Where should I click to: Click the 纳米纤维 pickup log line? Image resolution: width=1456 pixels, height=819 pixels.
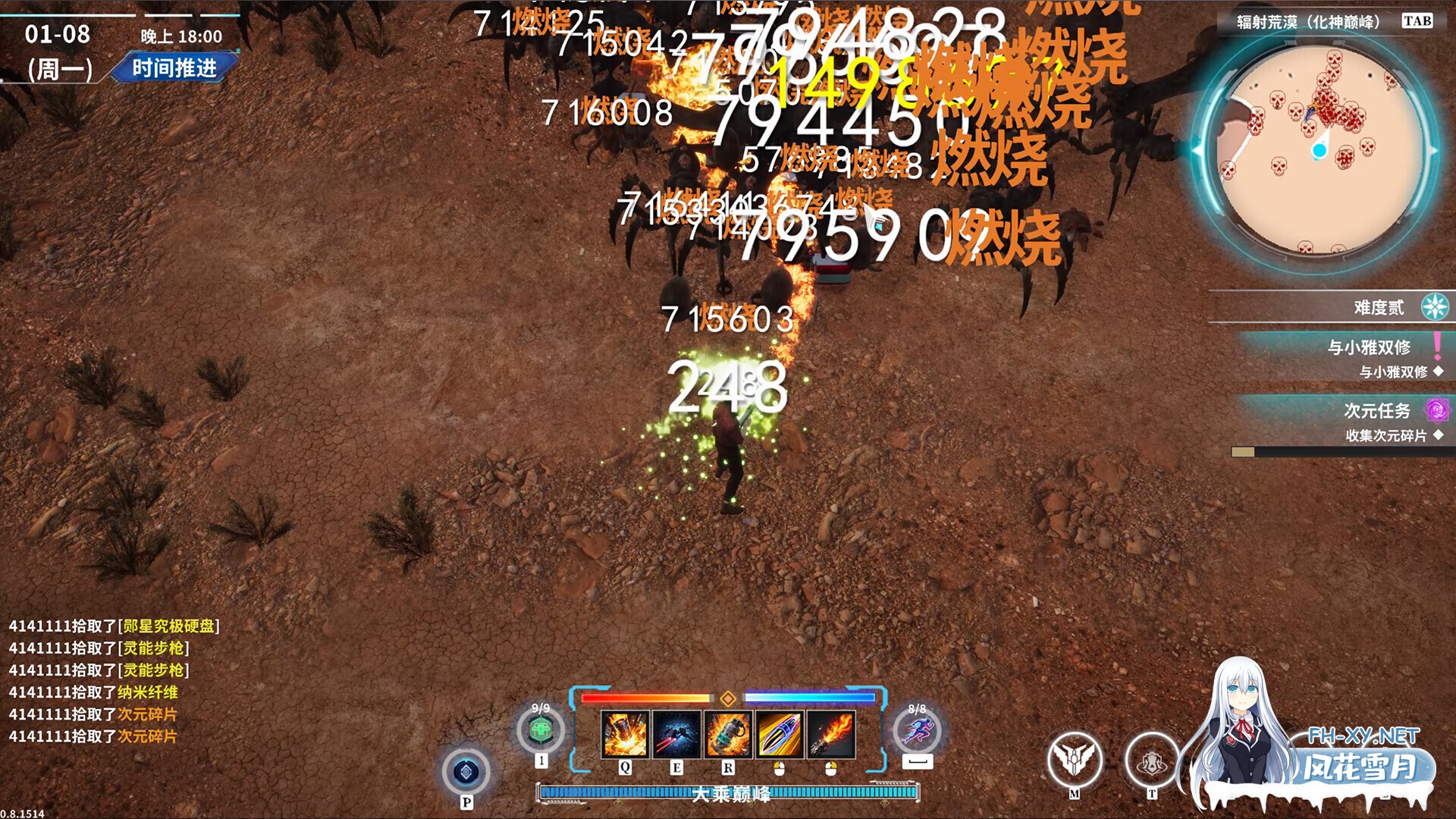point(93,692)
